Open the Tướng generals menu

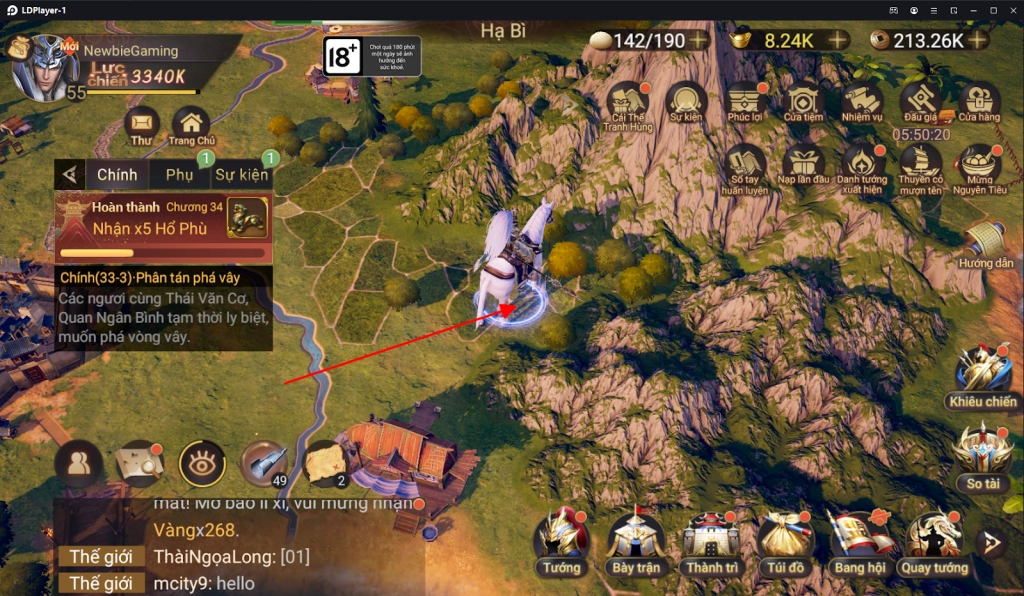click(561, 543)
